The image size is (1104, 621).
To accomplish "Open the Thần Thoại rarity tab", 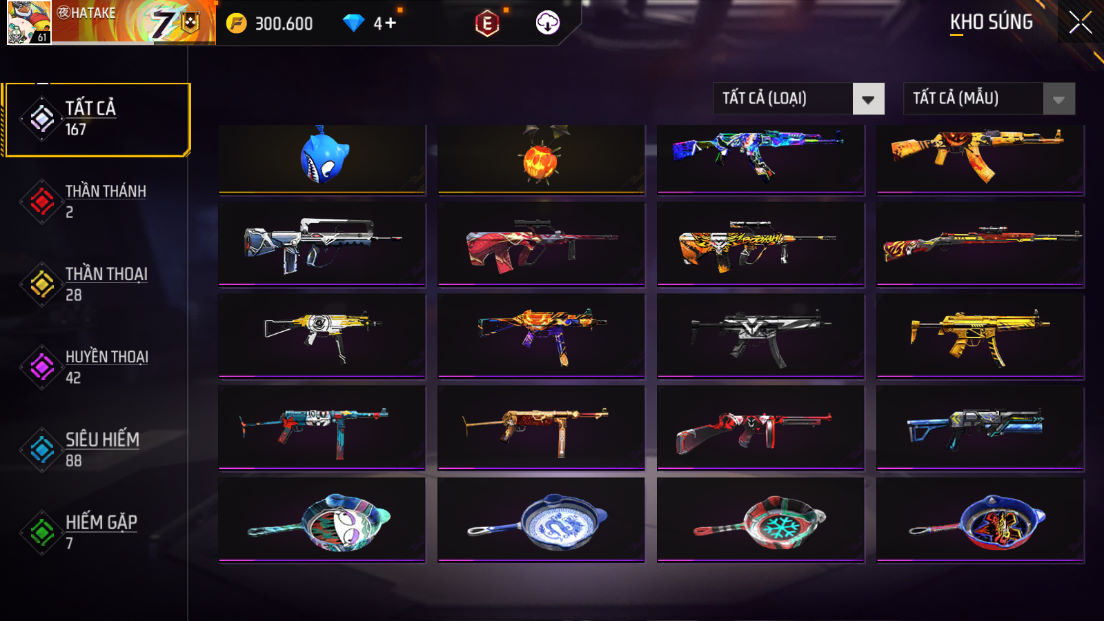I will [97, 284].
